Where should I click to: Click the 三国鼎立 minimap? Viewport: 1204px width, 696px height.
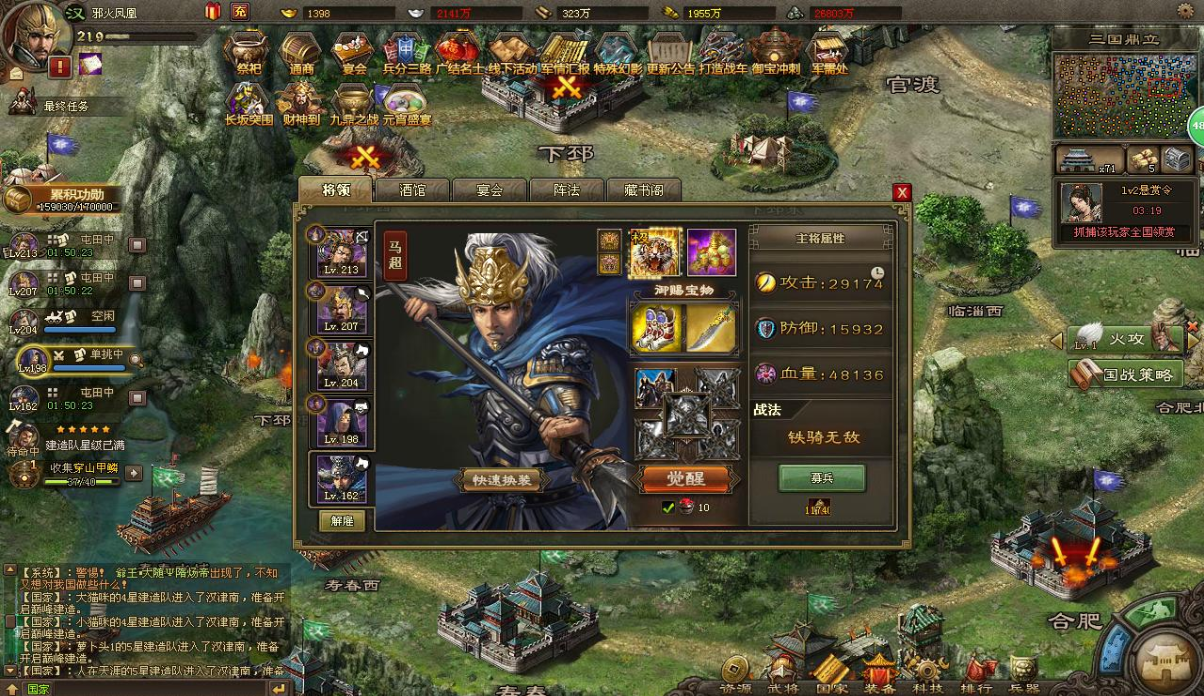1126,95
